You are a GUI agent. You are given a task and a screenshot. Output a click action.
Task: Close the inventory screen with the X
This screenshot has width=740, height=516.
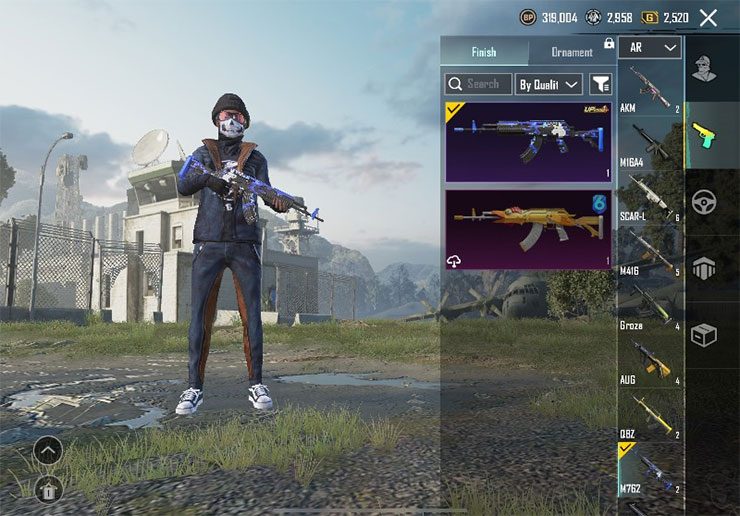(x=709, y=17)
